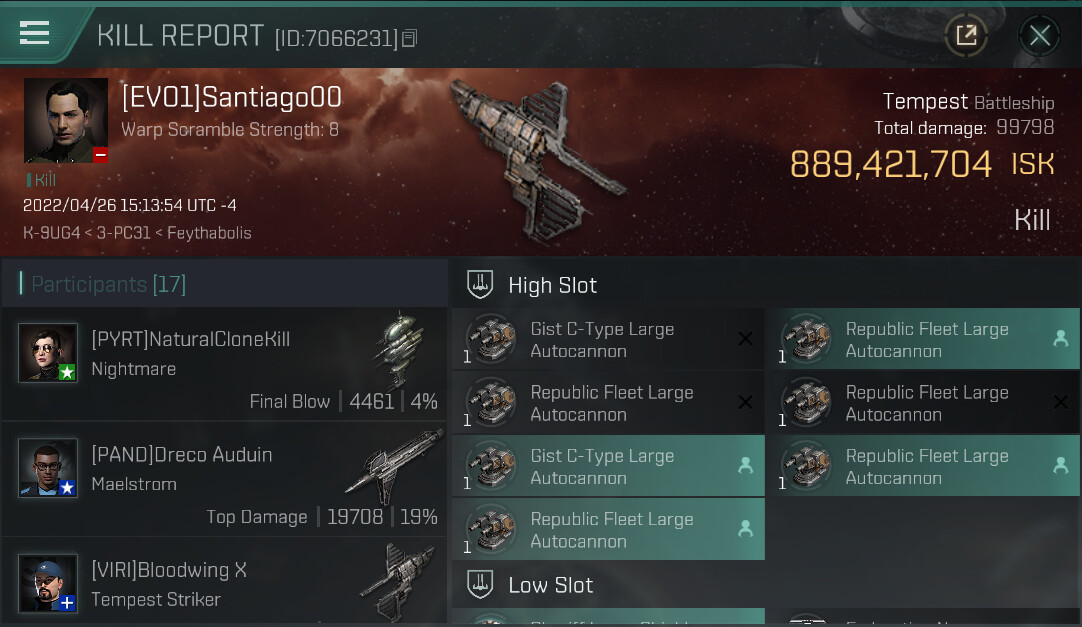
Task: View victim Santiago00's portrait
Action: point(66,120)
